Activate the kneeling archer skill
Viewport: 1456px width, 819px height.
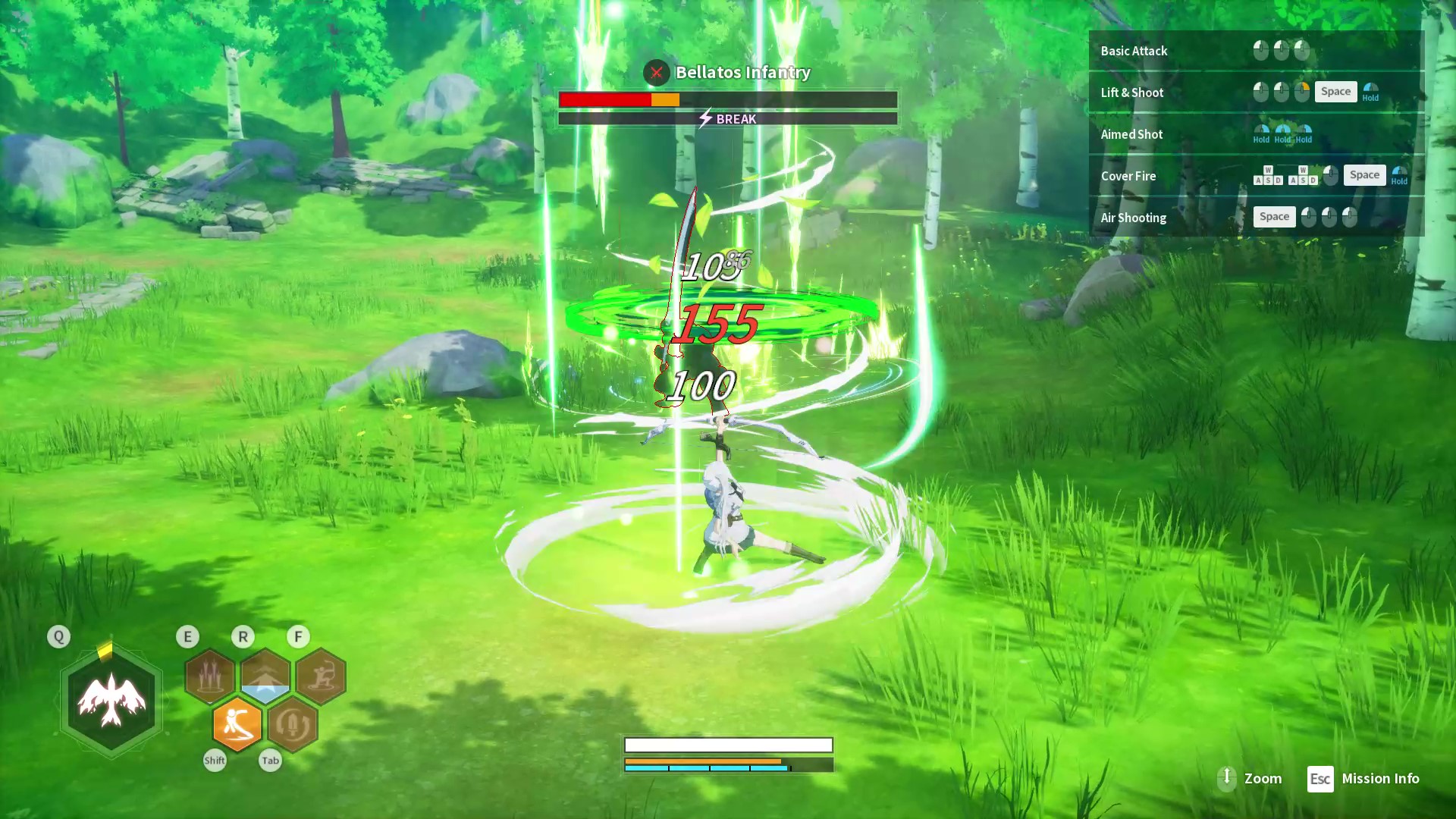click(x=321, y=676)
